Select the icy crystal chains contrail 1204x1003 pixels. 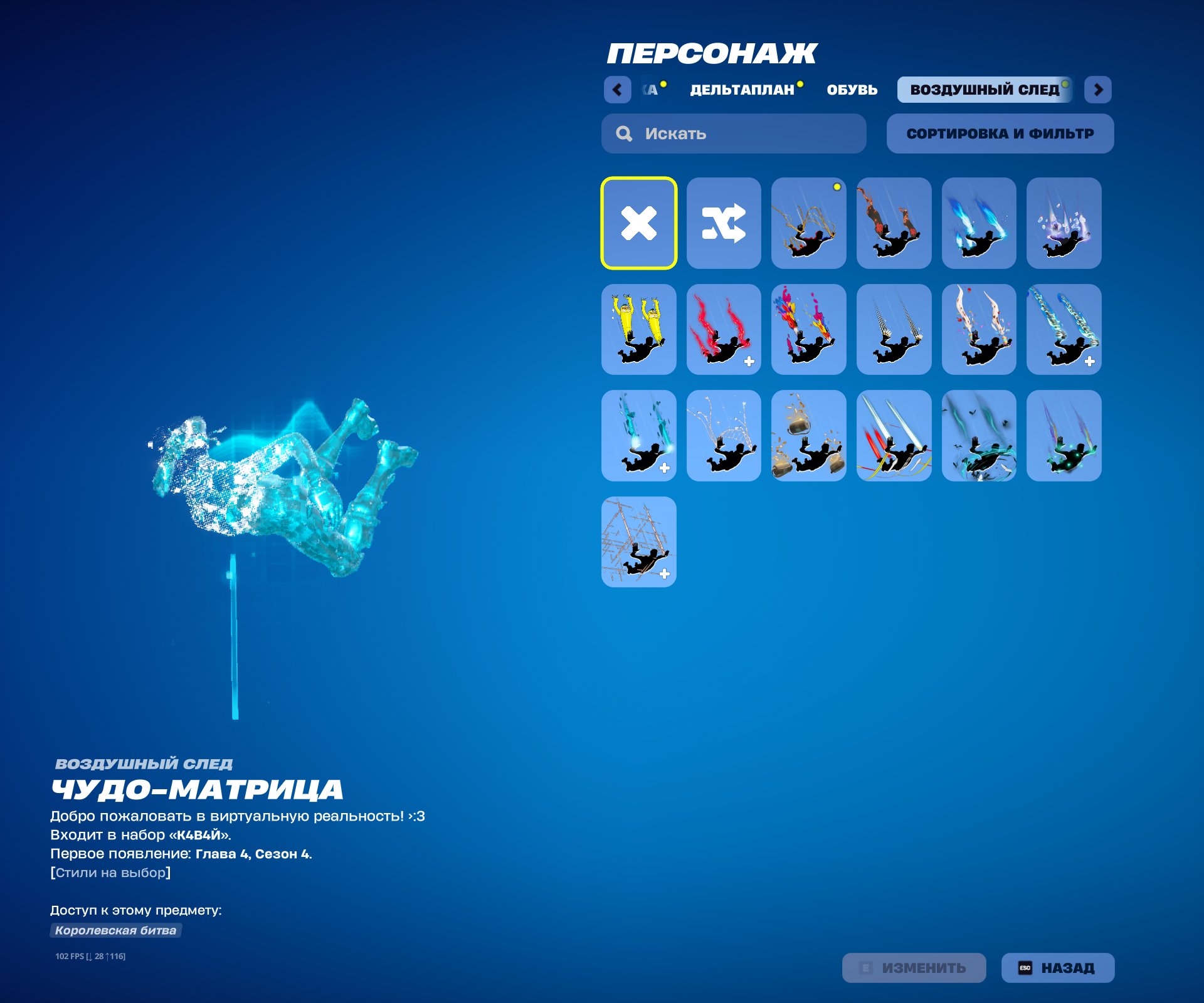(x=1064, y=329)
